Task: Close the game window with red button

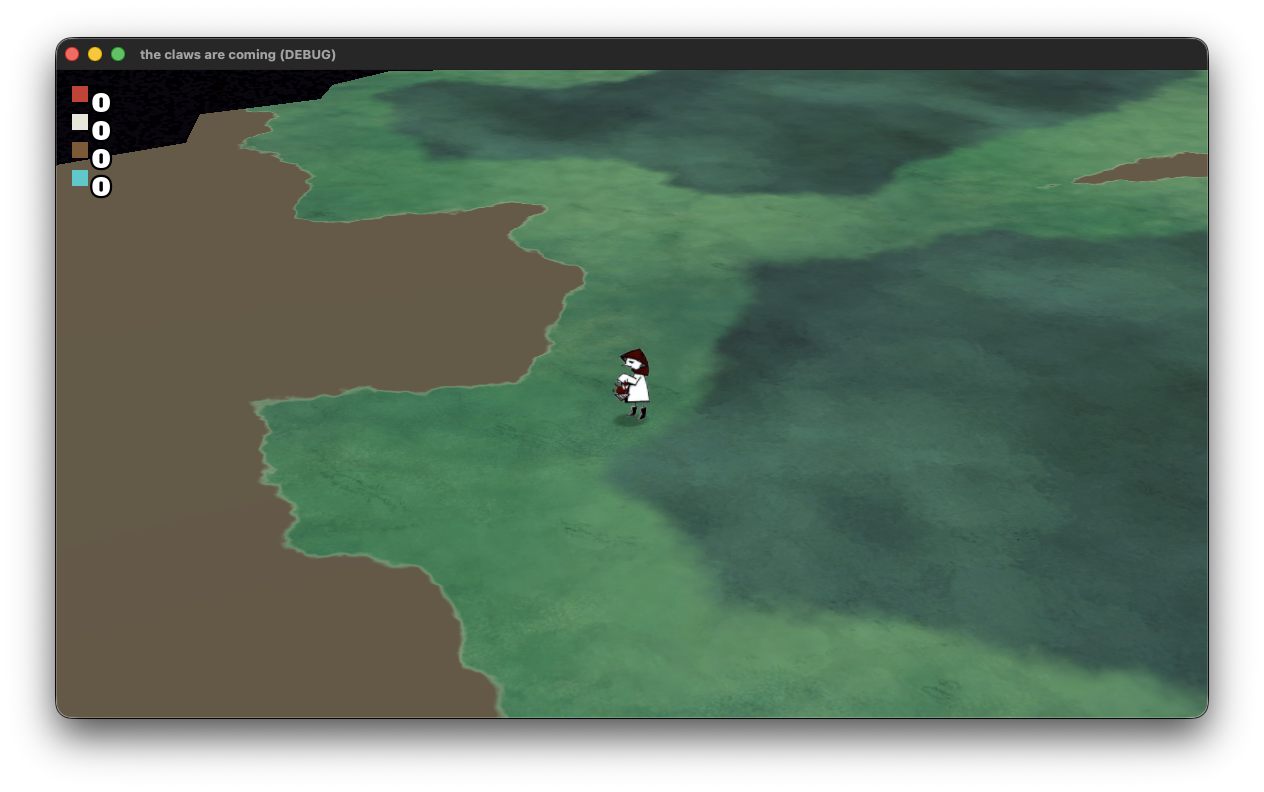Action: click(72, 54)
